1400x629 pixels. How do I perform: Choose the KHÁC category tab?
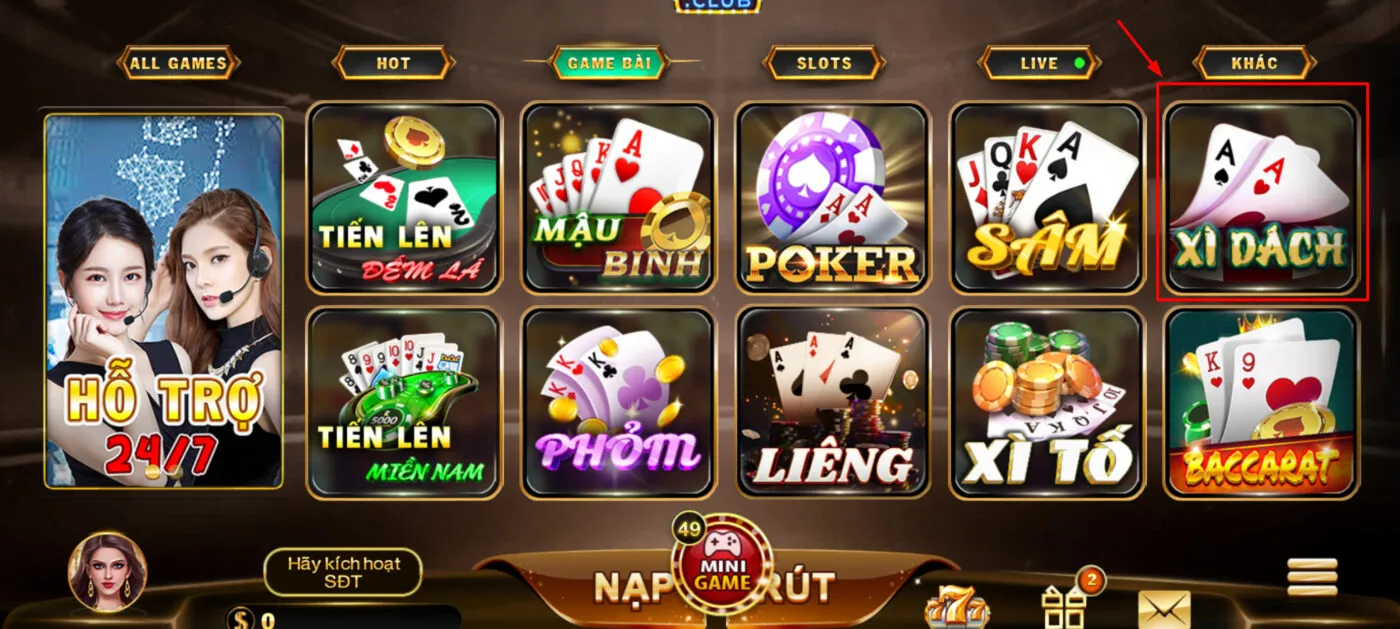(x=1254, y=63)
